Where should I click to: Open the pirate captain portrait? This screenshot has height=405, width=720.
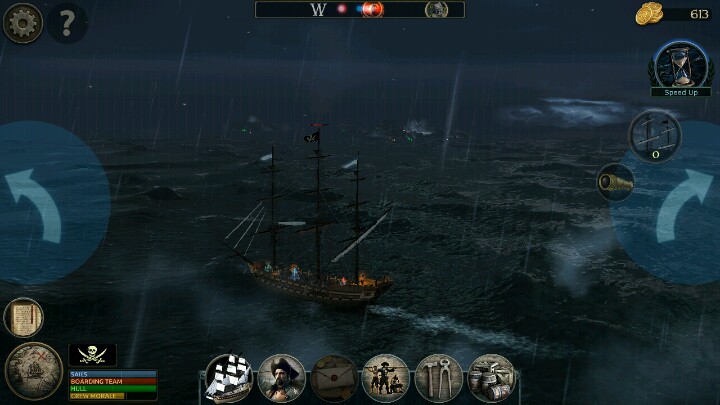point(282,378)
